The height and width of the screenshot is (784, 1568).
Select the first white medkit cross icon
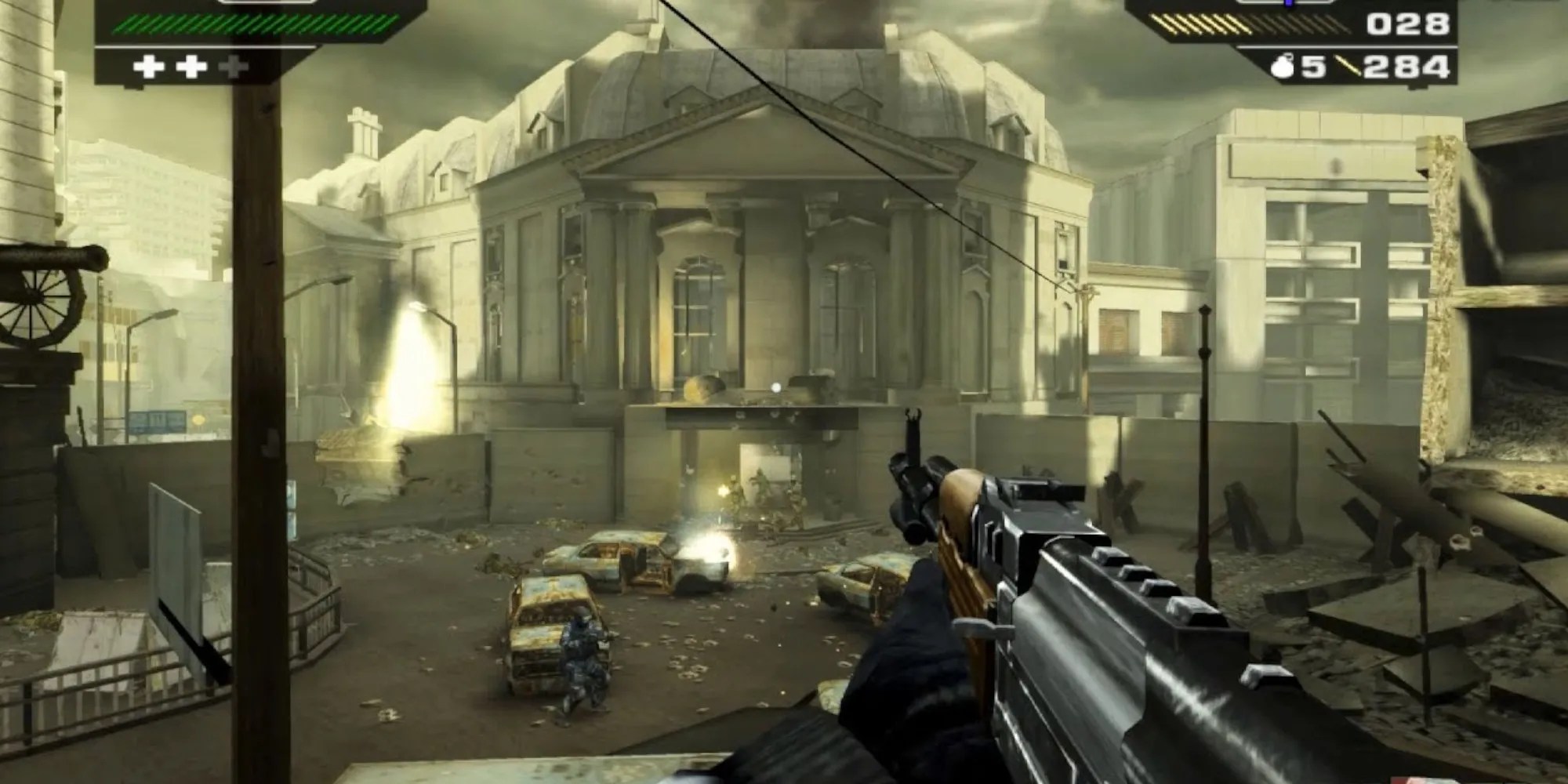(x=149, y=67)
